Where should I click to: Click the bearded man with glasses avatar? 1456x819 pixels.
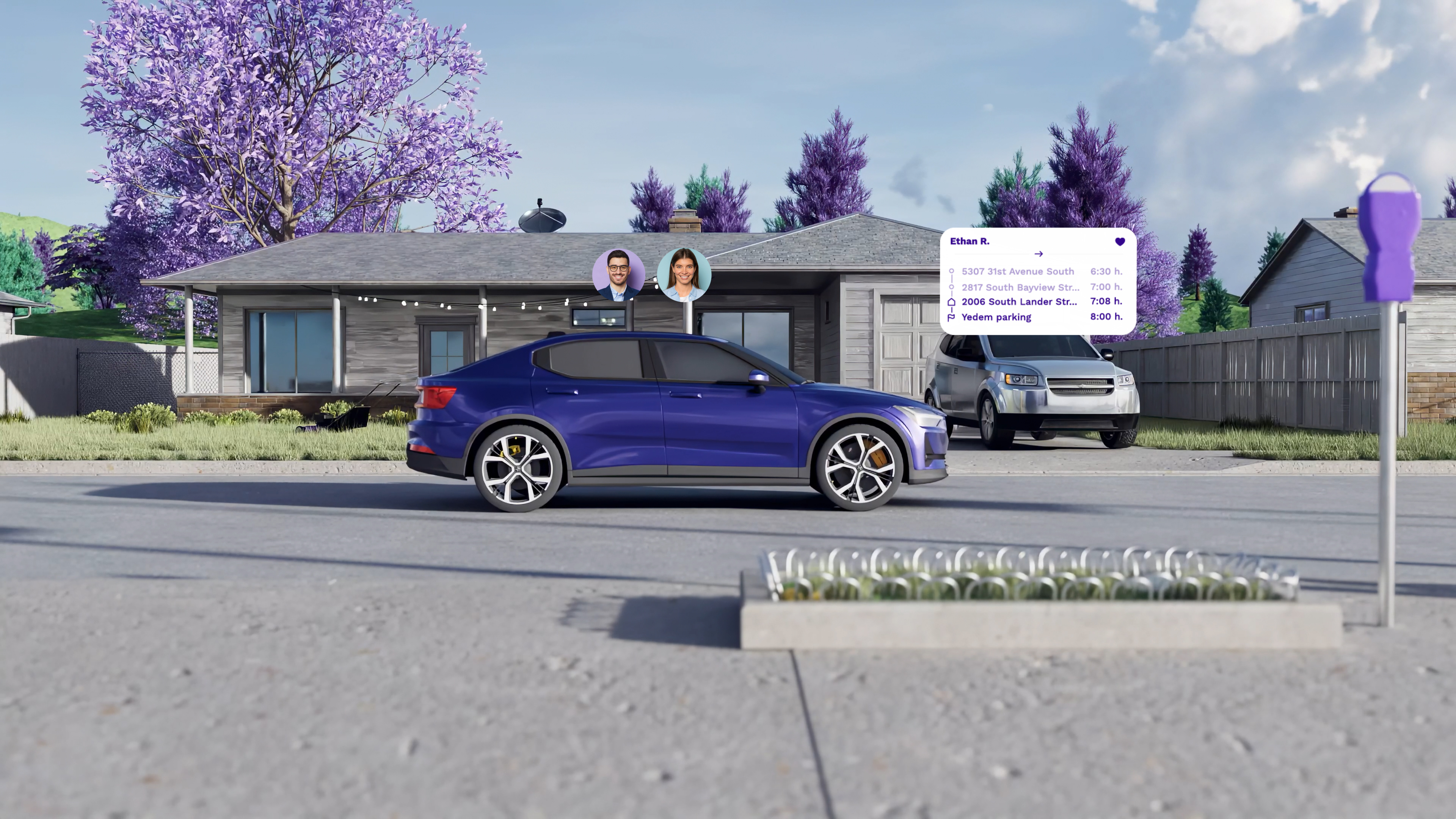618,275
